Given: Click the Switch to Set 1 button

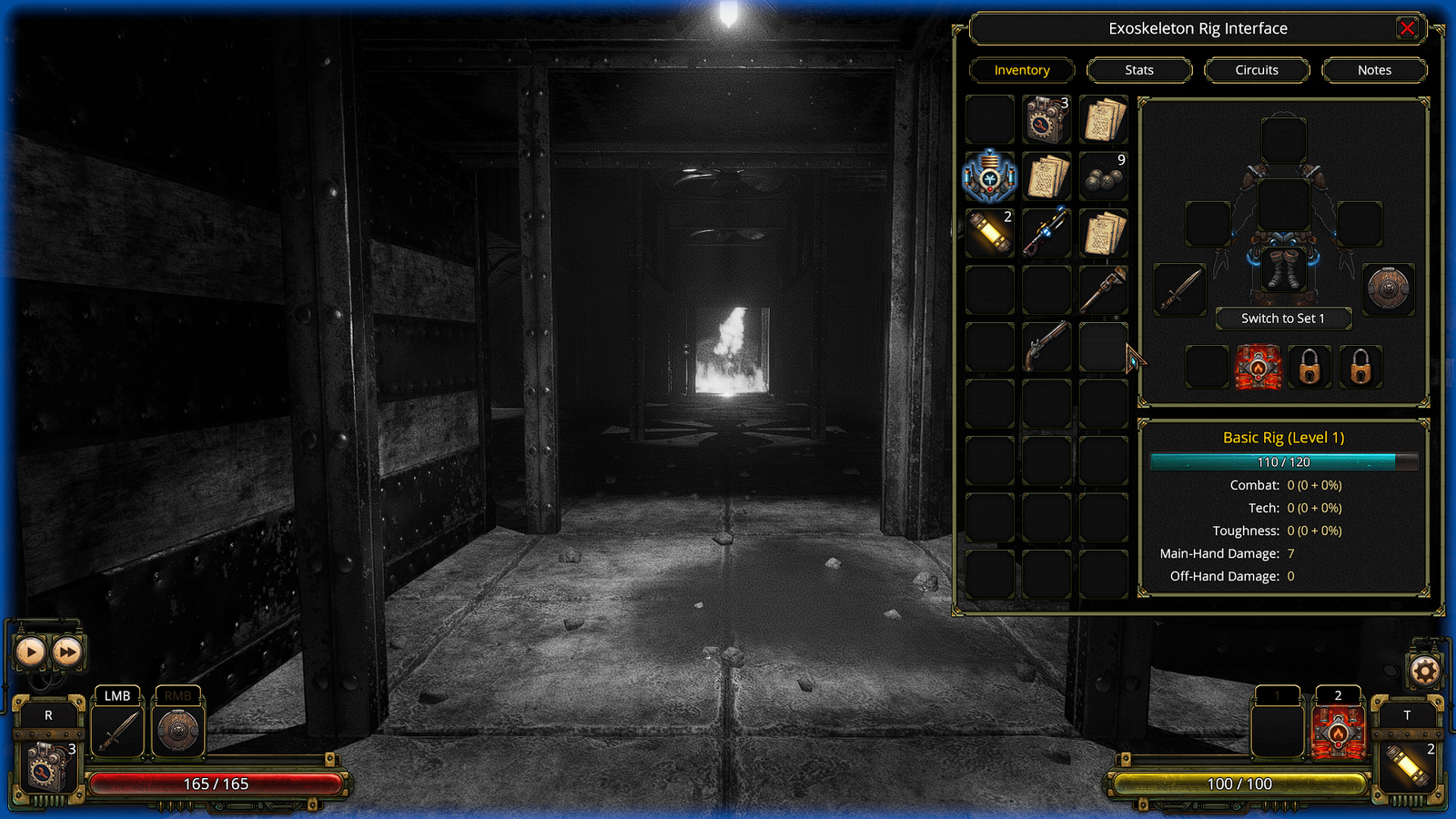Looking at the screenshot, I should [x=1283, y=318].
